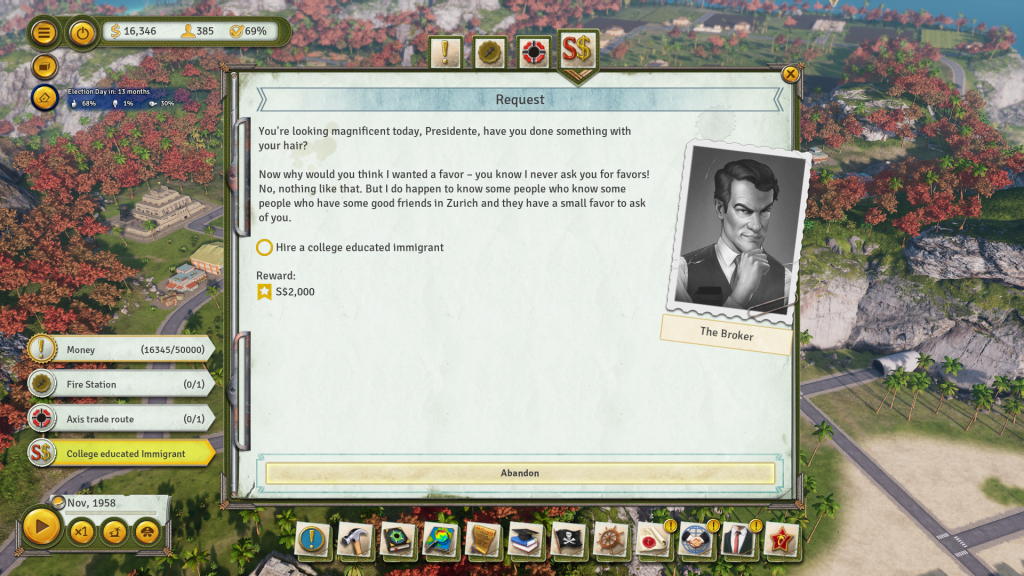Open the pirate flag raids menu

coord(568,540)
